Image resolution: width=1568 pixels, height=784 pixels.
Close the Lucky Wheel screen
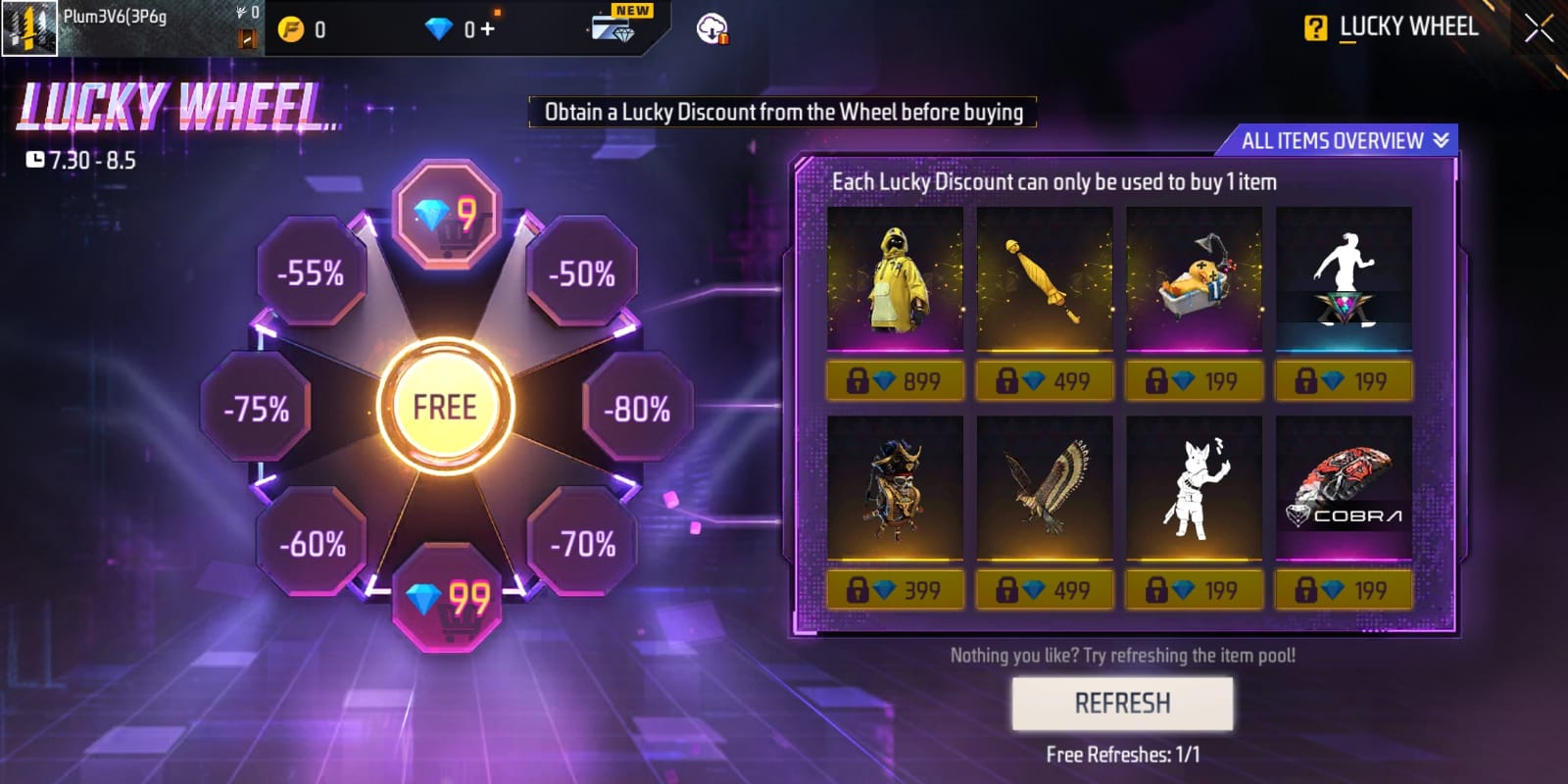pyautogui.click(x=1538, y=28)
